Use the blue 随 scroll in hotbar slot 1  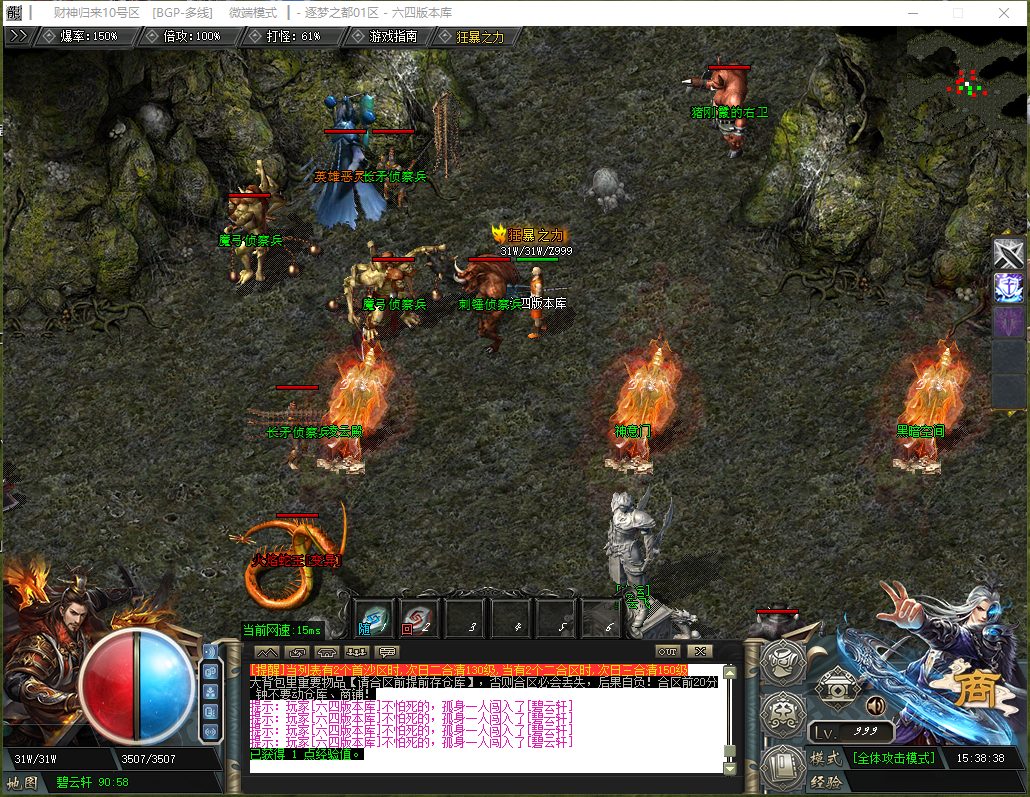[374, 620]
